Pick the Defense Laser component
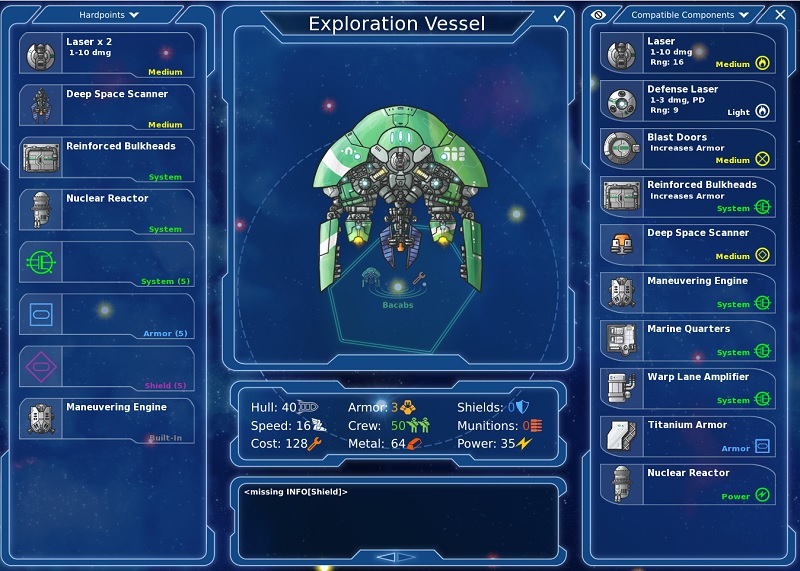The width and height of the screenshot is (800, 571). [x=688, y=101]
